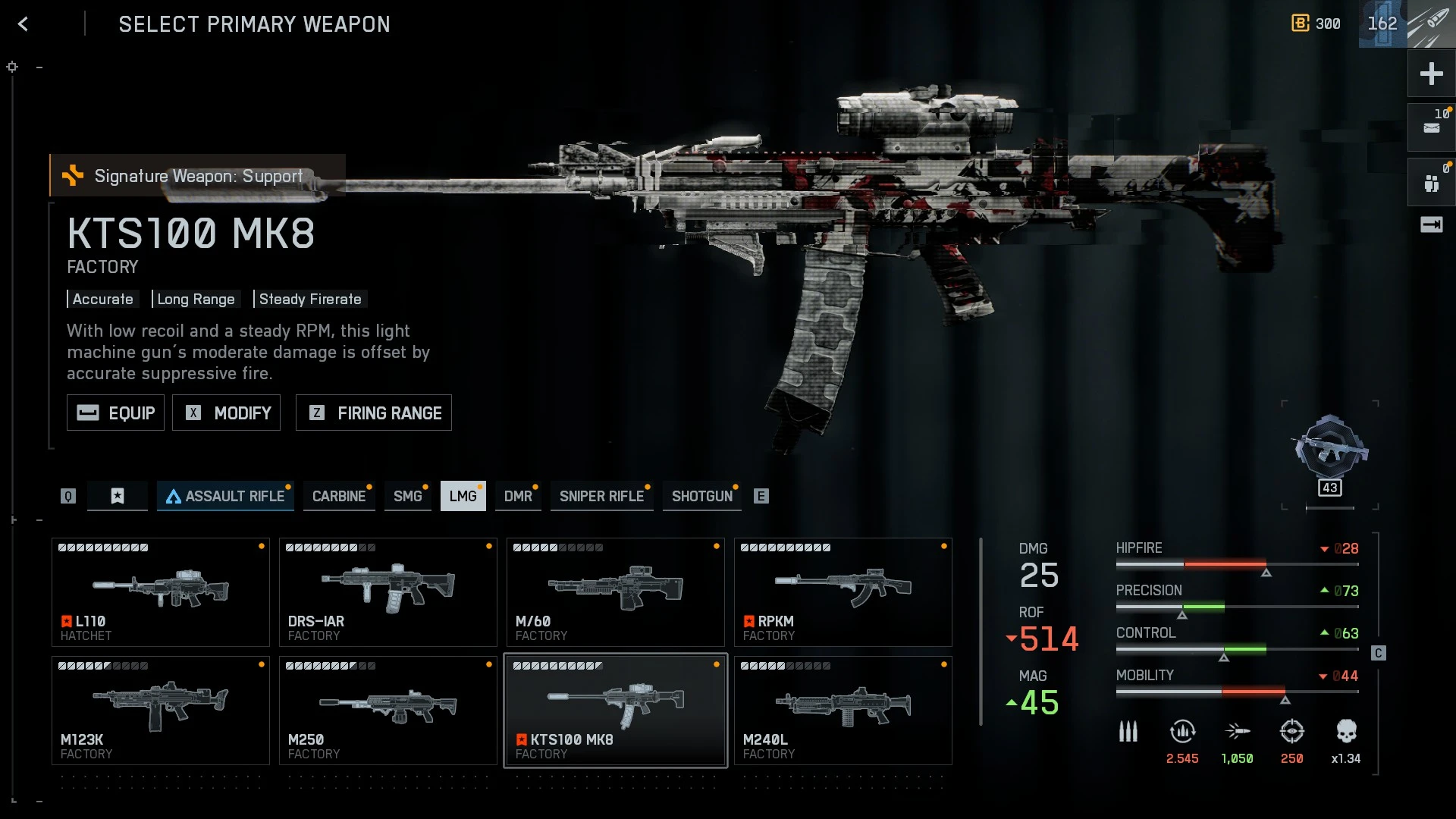The width and height of the screenshot is (1456, 819).
Task: Switch to the Assault Rifle tab
Action: [225, 496]
